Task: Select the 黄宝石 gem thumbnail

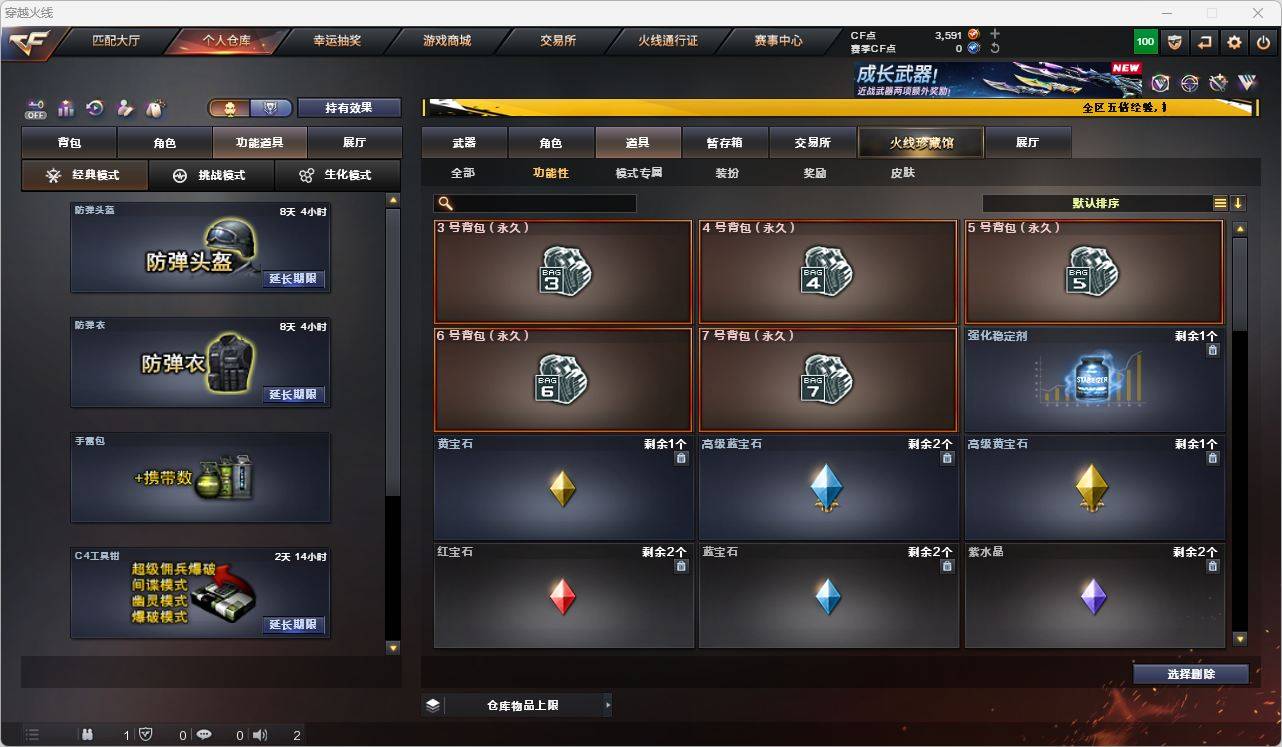Action: (563, 490)
